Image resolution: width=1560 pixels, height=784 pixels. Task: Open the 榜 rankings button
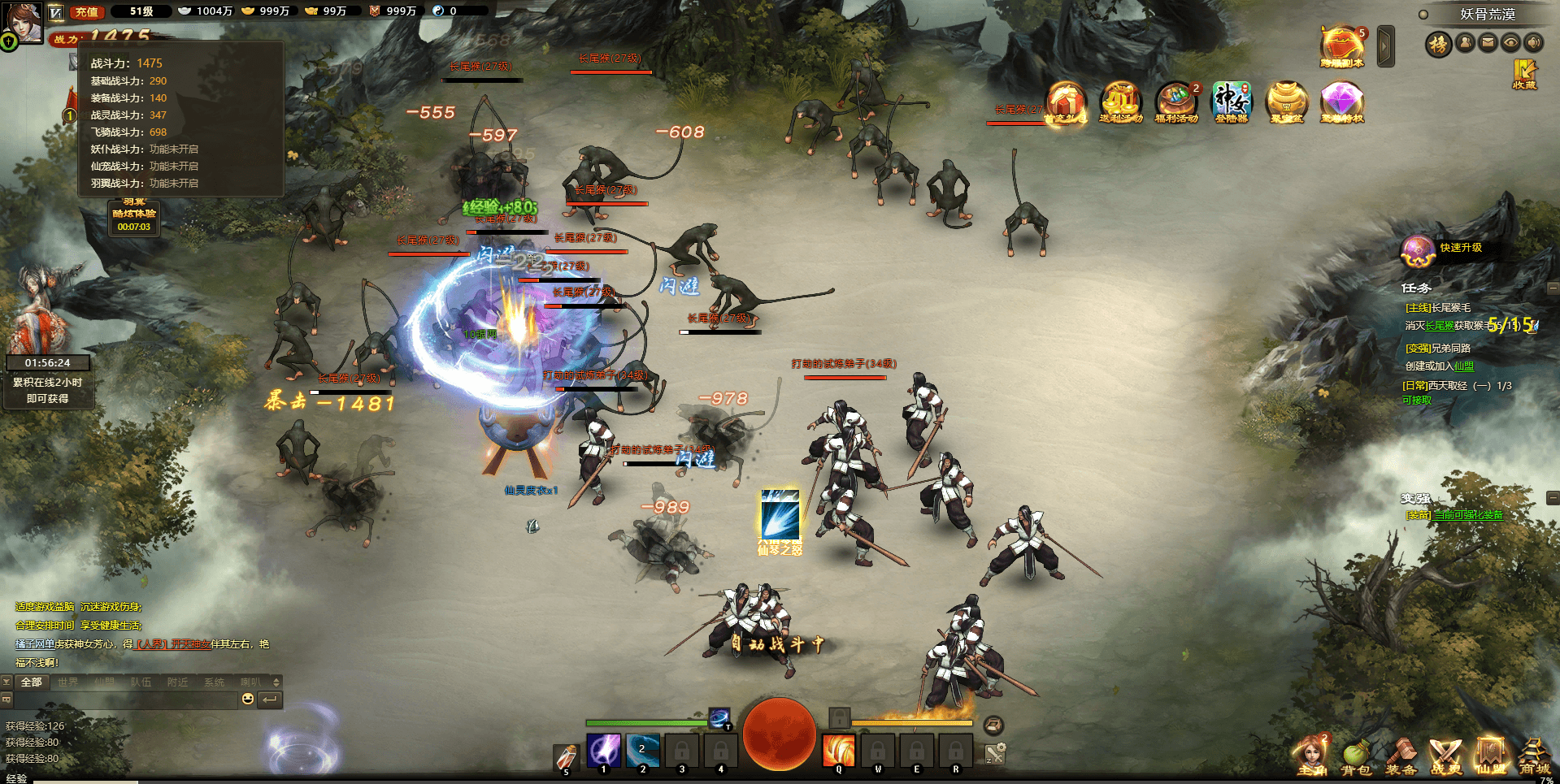pos(1438,43)
